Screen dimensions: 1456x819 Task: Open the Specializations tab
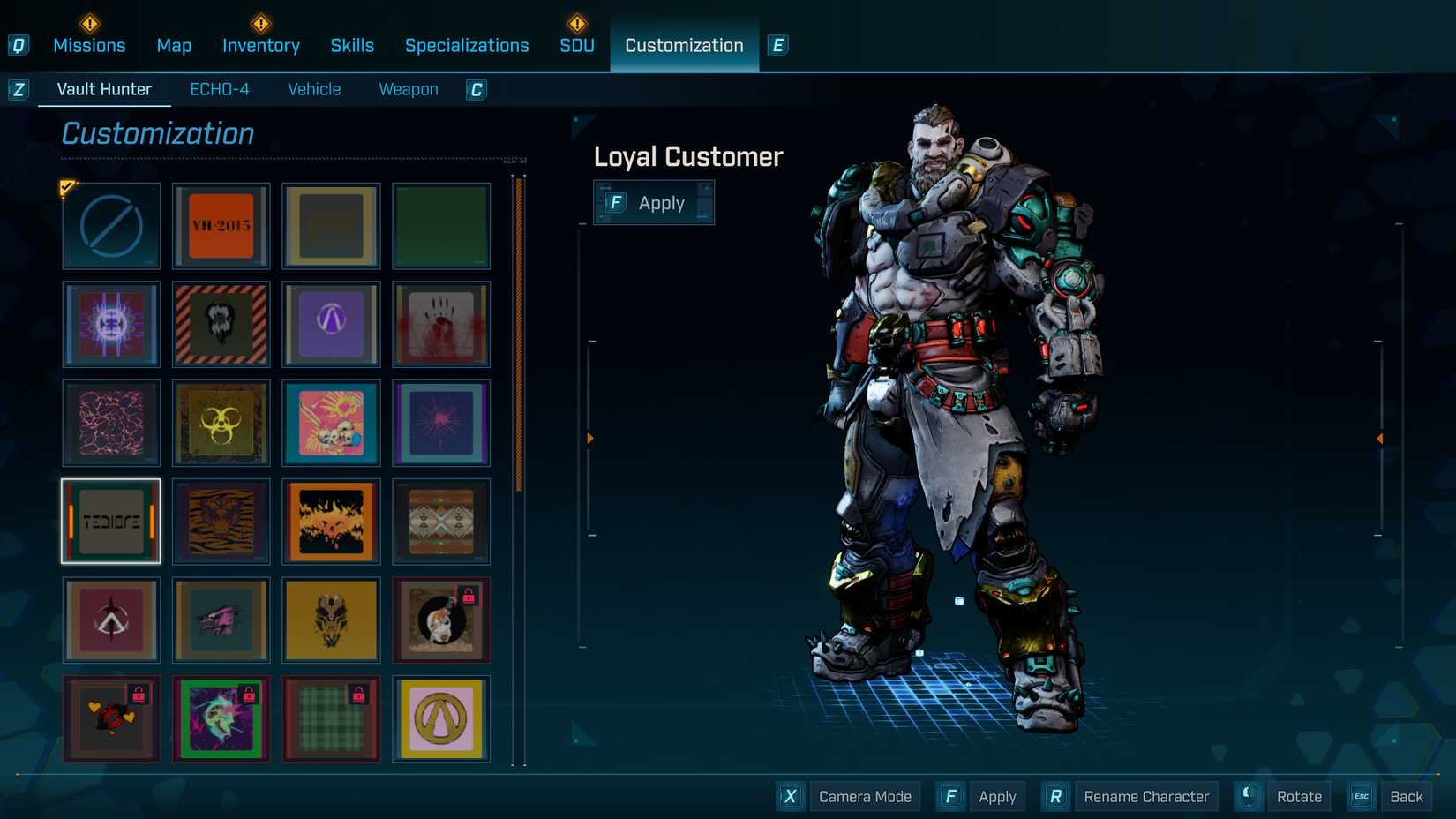tap(467, 45)
